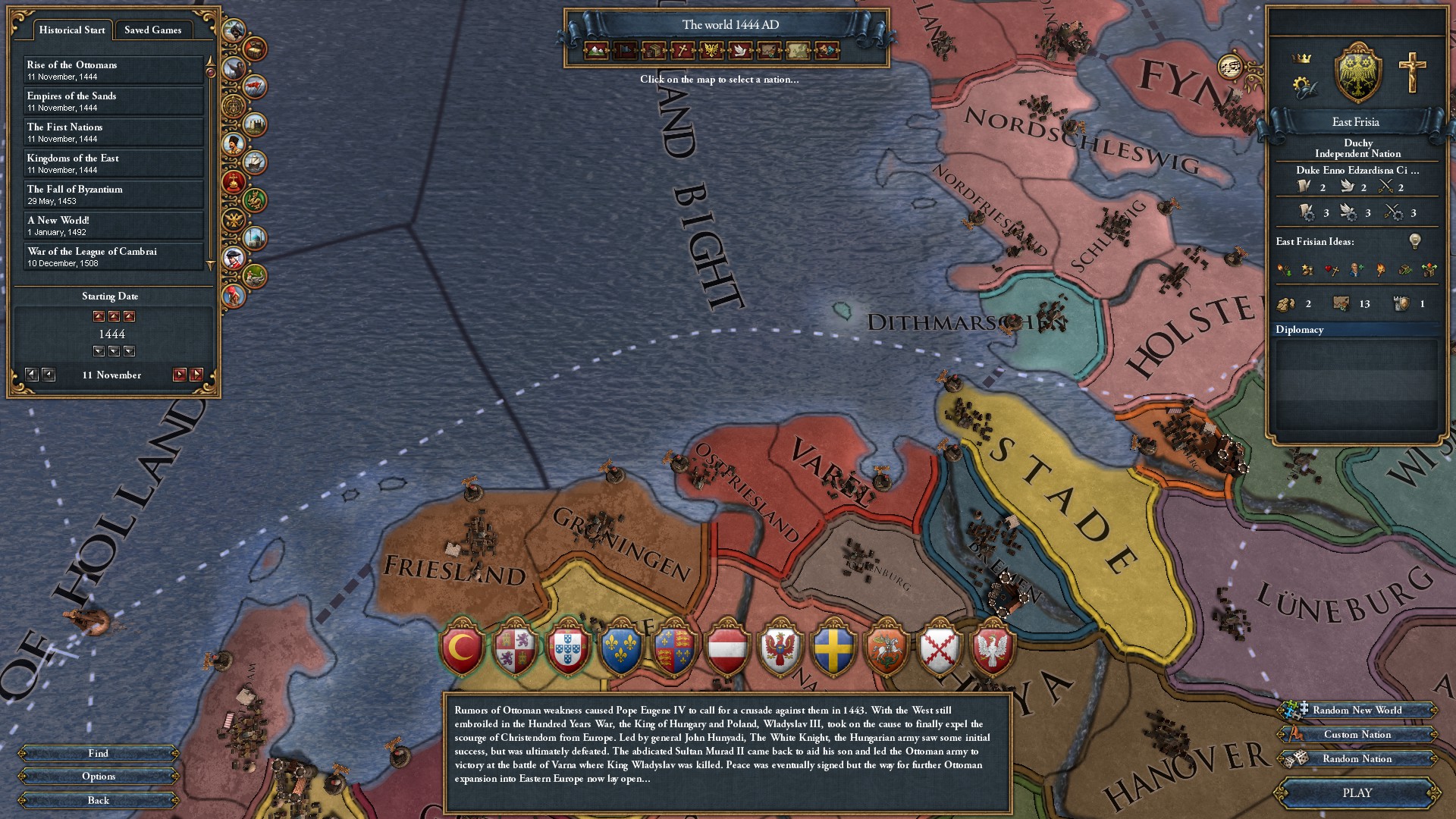Viewport: 1456px width, 819px height.
Task: Select the imperial eagle mapmode
Action: 711,52
